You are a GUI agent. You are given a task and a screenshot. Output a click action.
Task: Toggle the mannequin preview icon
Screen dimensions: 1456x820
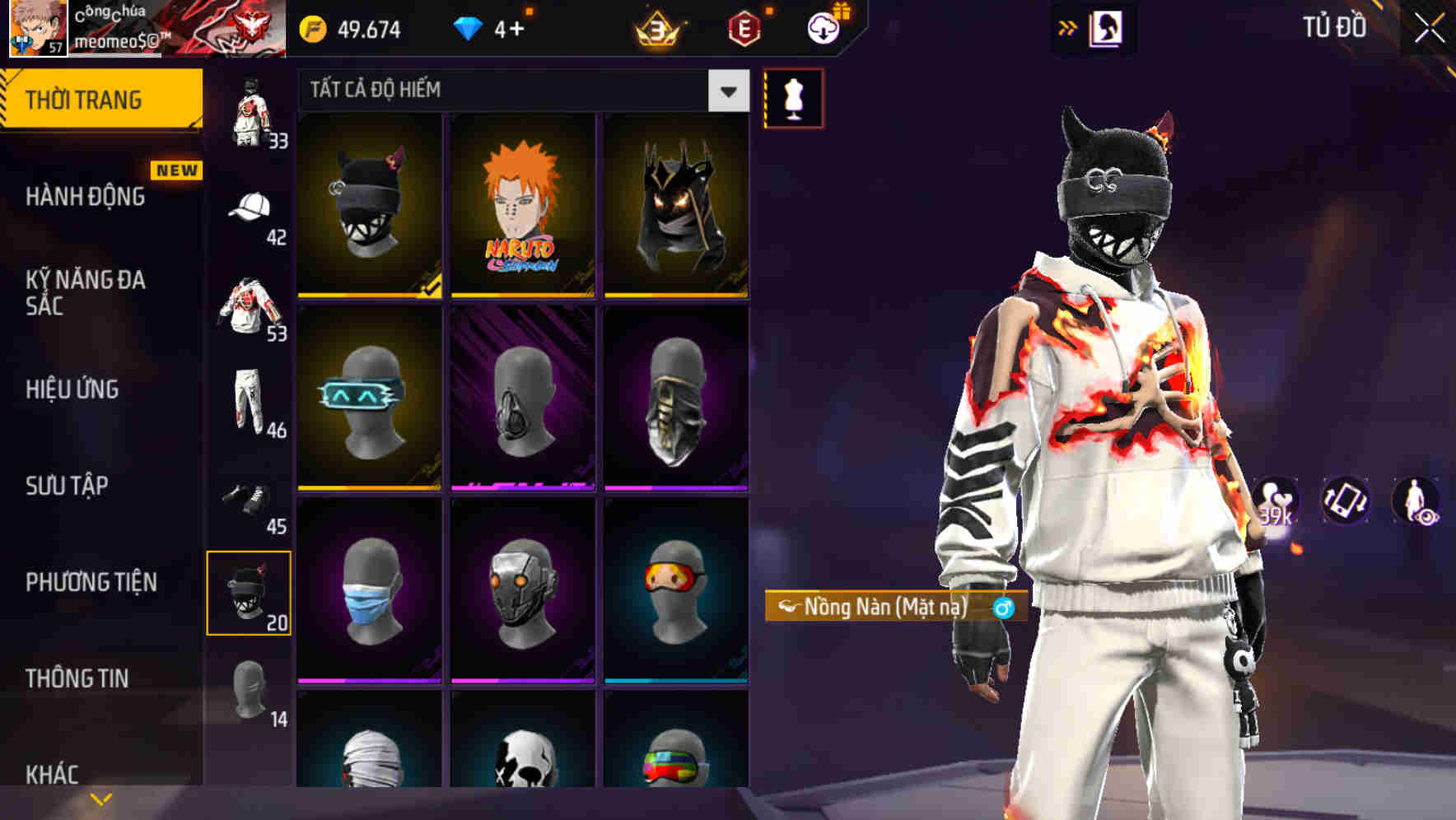click(793, 98)
